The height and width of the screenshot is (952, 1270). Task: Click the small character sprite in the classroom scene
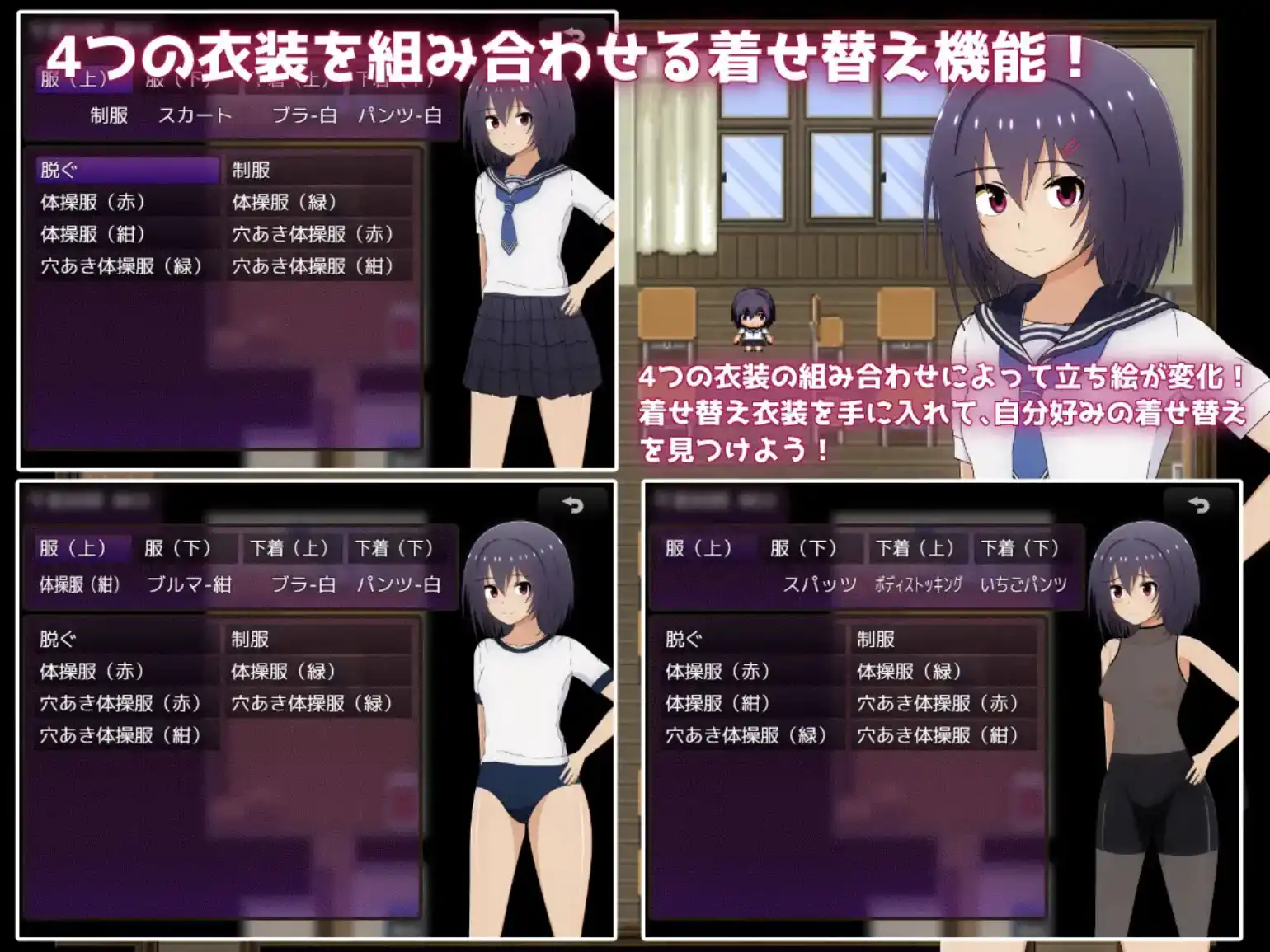(x=753, y=318)
